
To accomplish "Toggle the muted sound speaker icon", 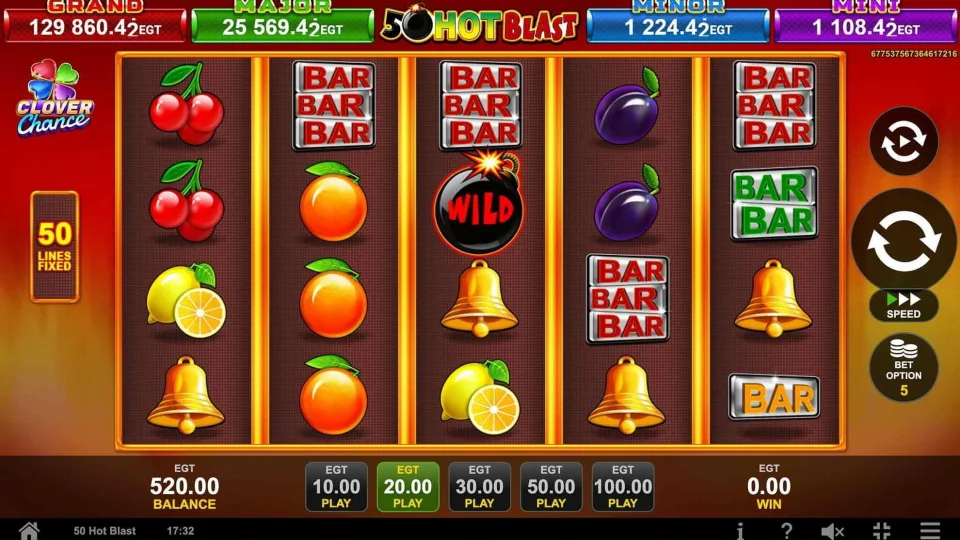I will click(x=833, y=530).
